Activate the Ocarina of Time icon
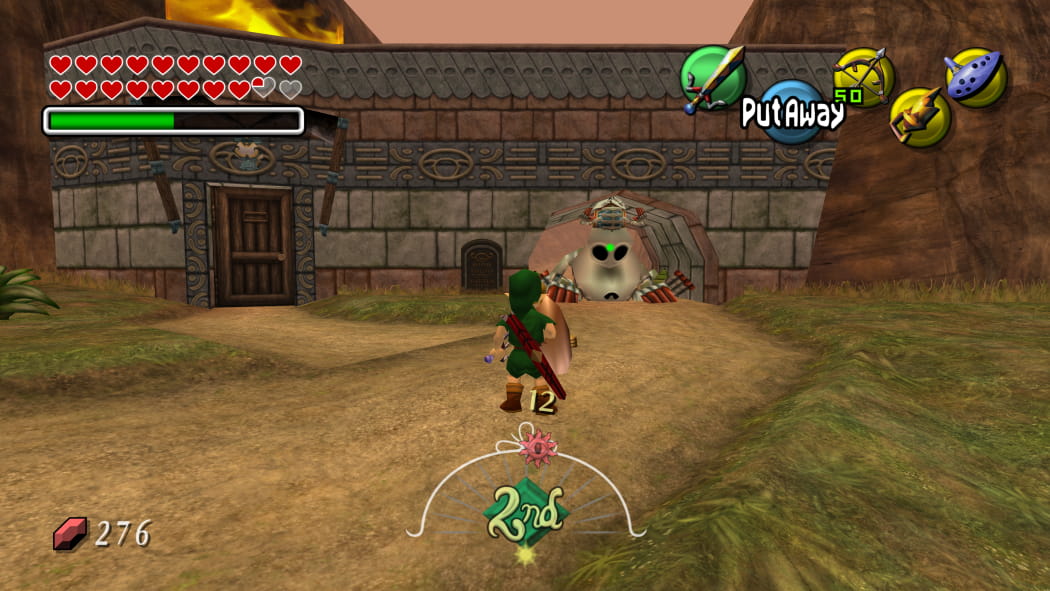 pyautogui.click(x=975, y=77)
